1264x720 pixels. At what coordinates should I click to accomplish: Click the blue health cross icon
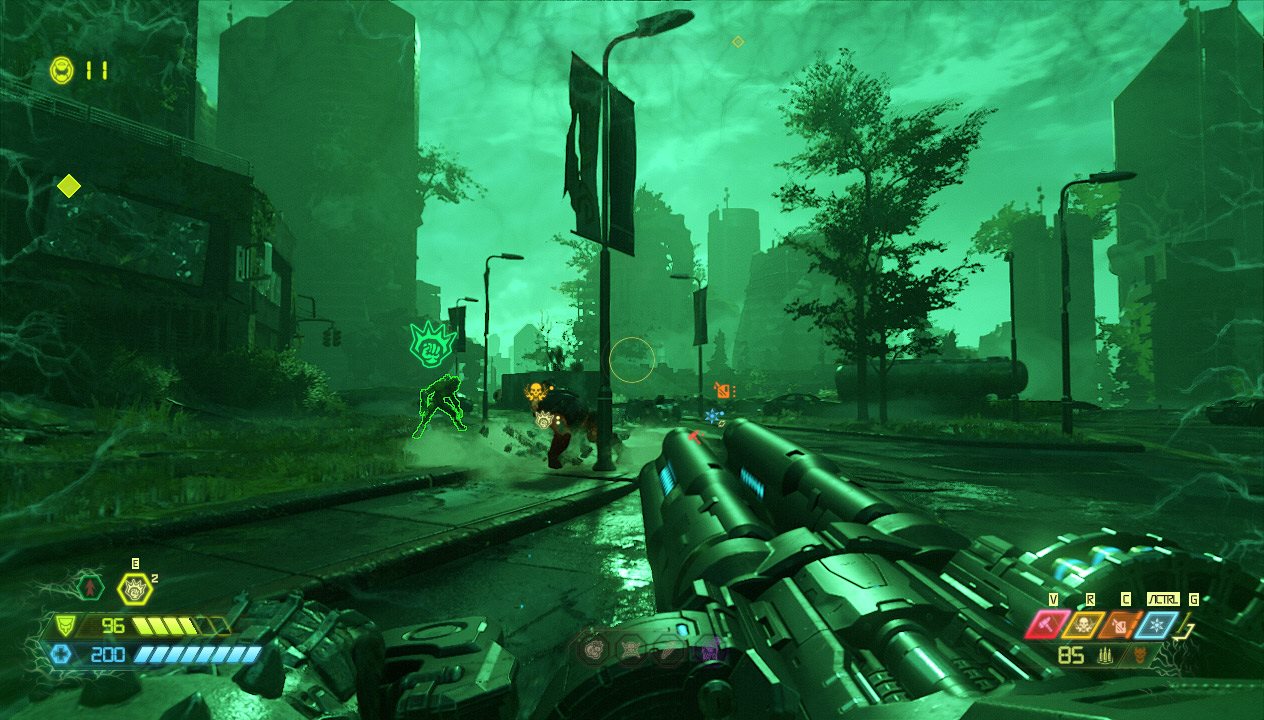59,654
